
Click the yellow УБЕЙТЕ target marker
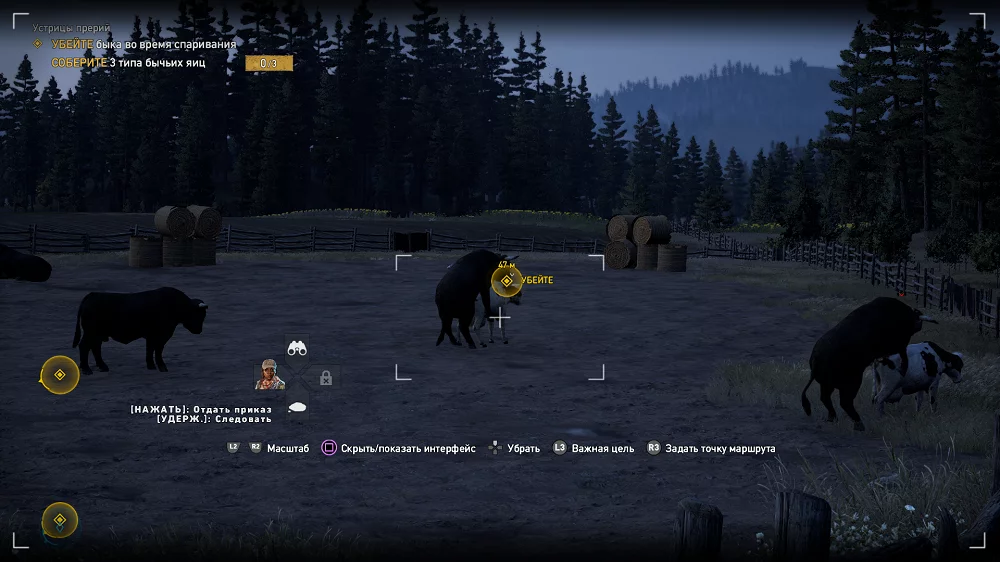click(507, 282)
